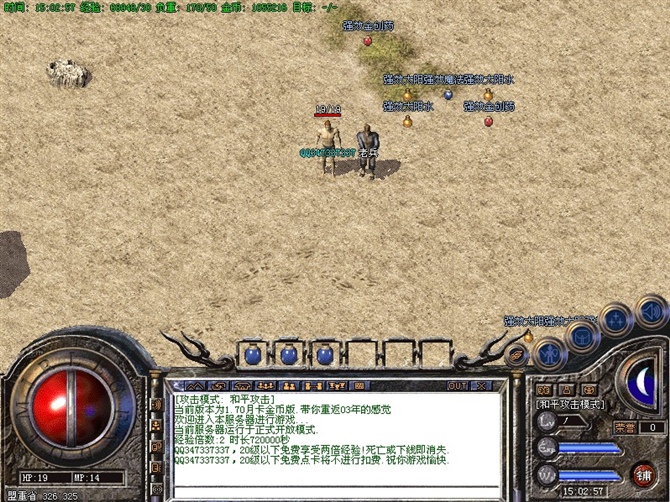The image size is (670, 502).
Task: Open the bag inventory round button
Action: [580, 334]
